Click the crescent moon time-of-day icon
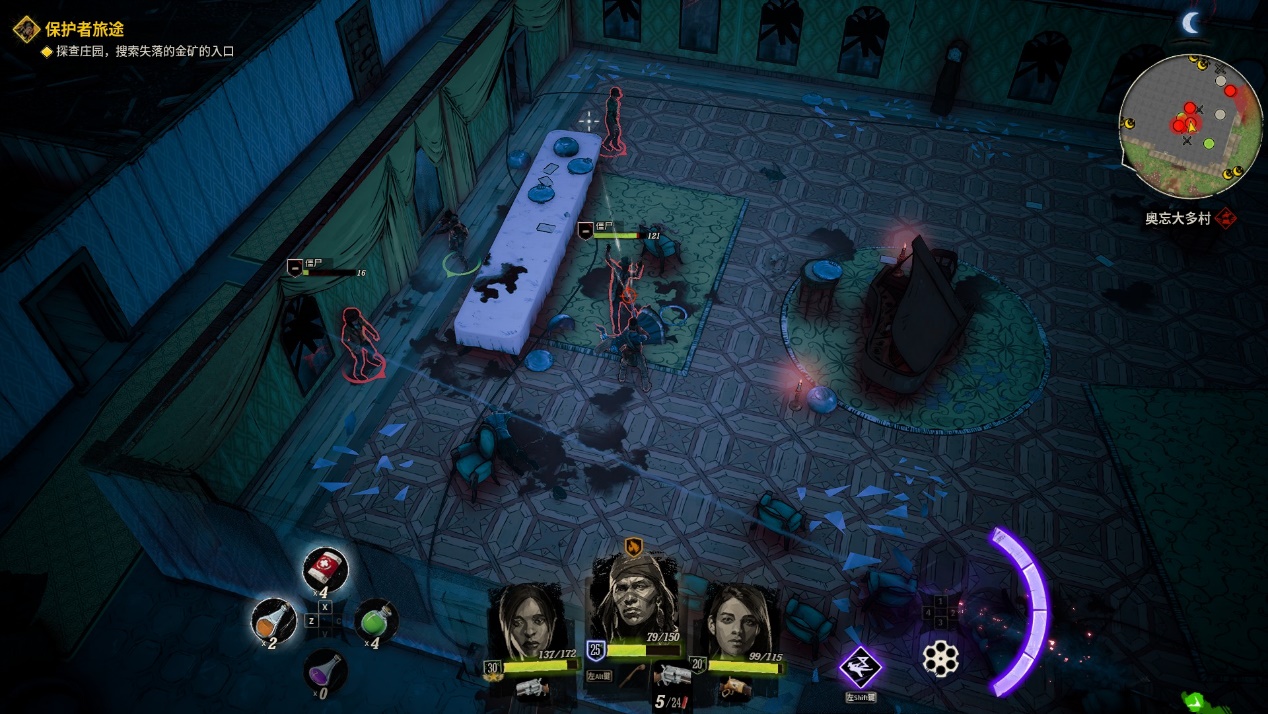 1190,23
